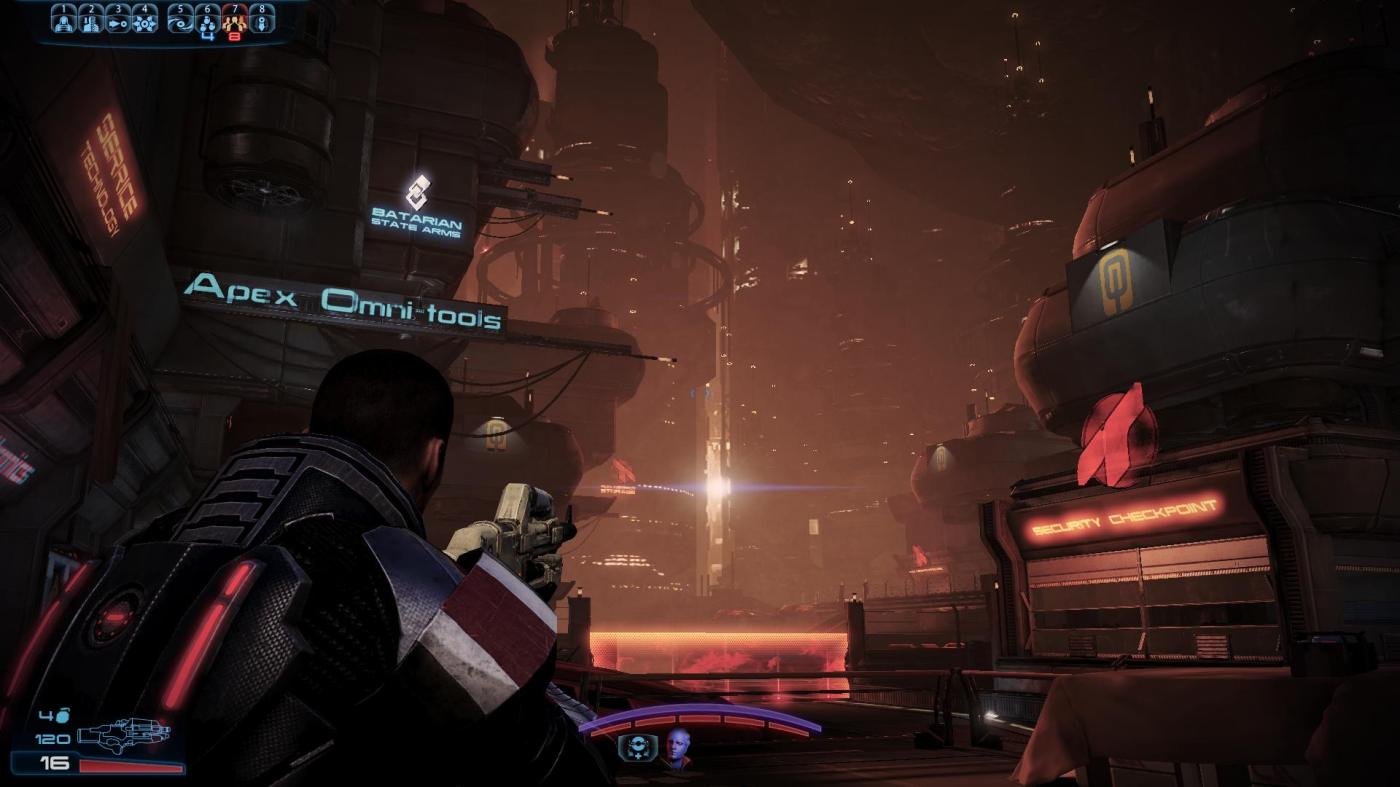Cast the swirl vortex power in slot 5
Viewport: 1400px width, 787px height.
click(180, 21)
